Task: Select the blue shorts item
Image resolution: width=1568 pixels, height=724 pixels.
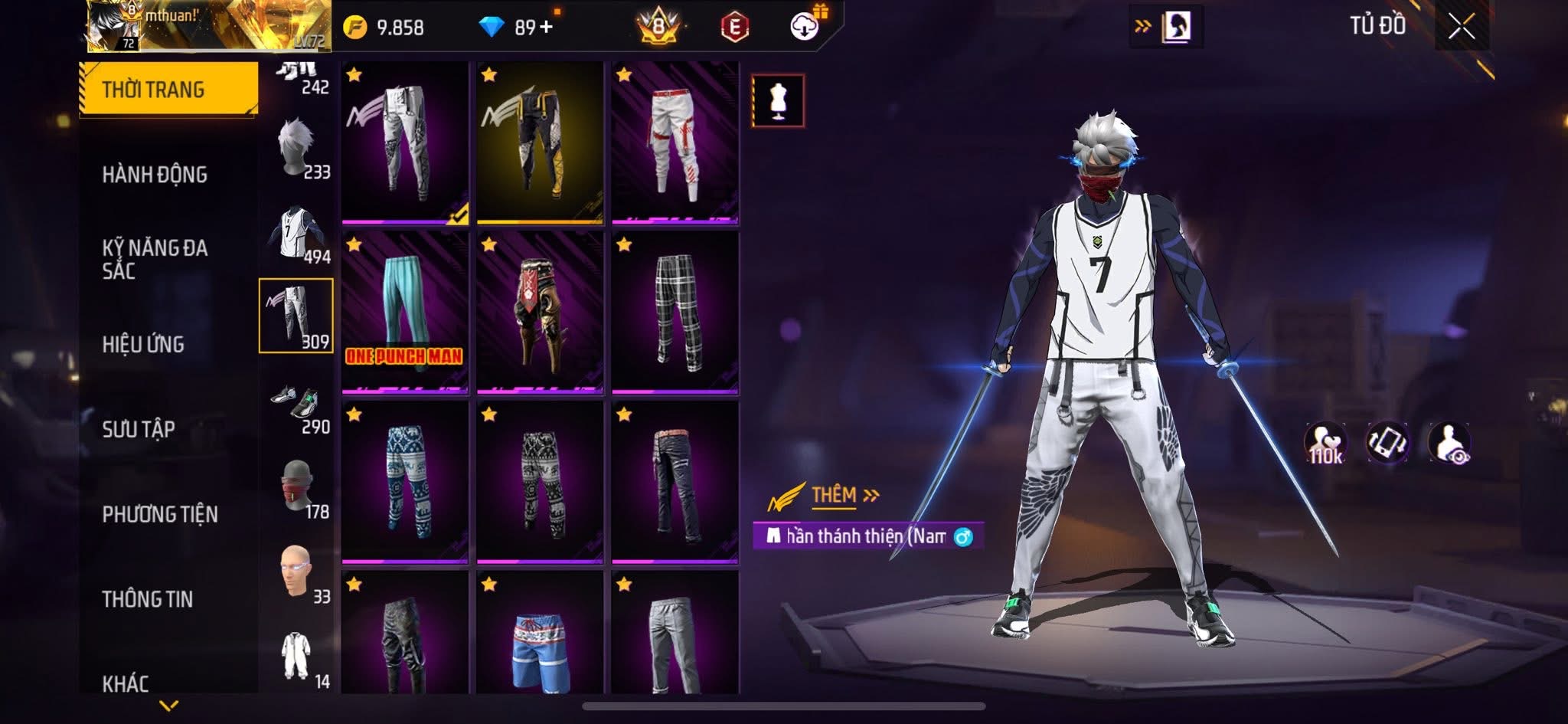Action: point(539,636)
